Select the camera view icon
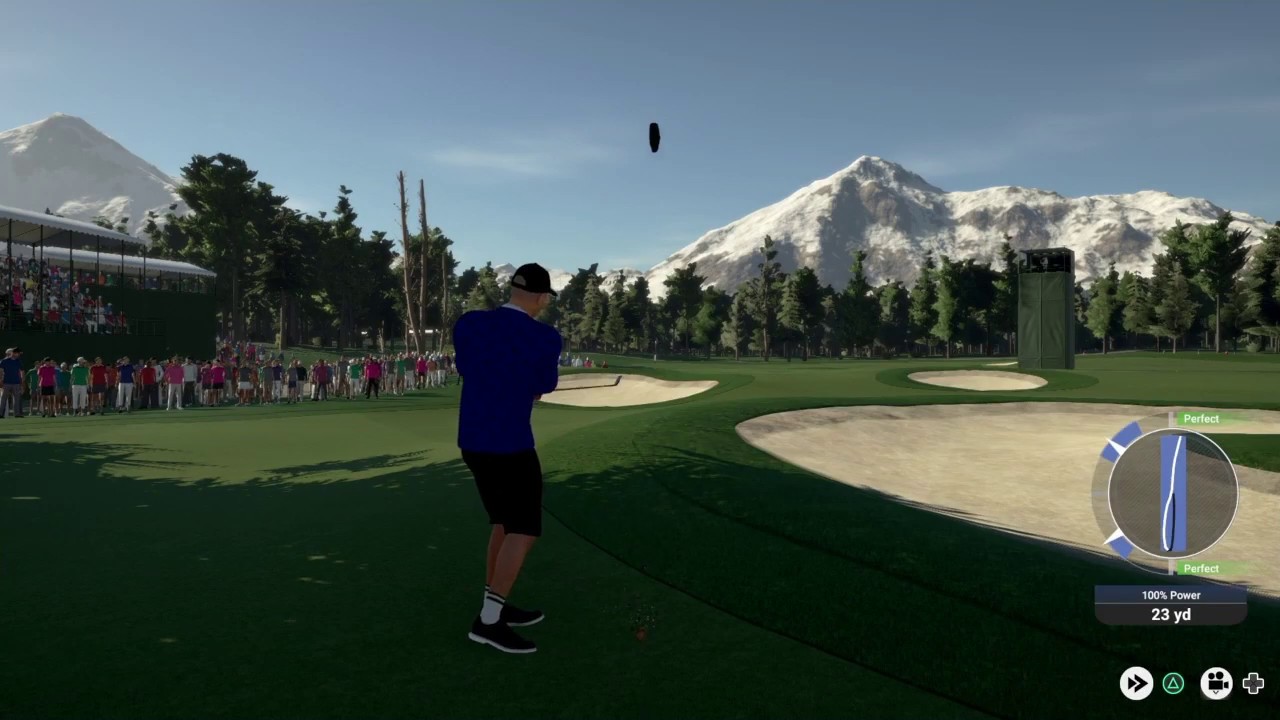This screenshot has width=1280, height=720. pyautogui.click(x=1216, y=683)
